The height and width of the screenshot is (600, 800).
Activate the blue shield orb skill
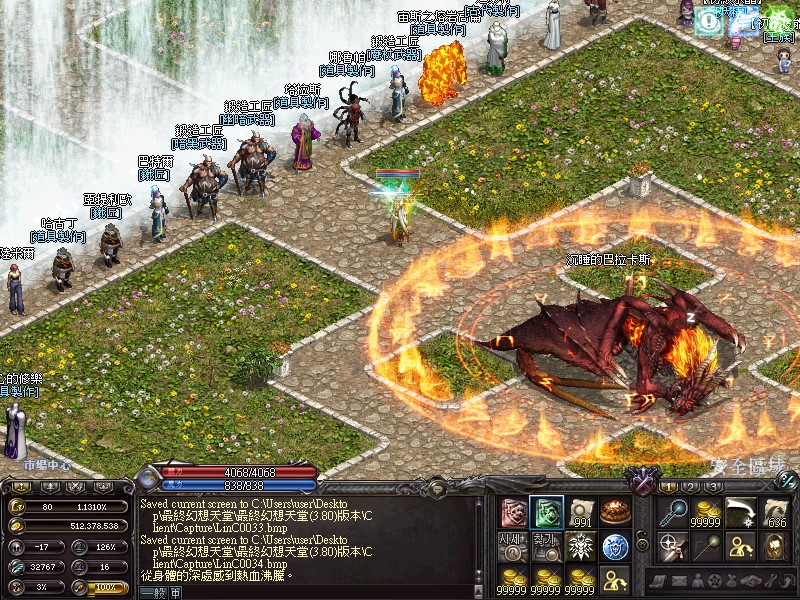(x=614, y=546)
